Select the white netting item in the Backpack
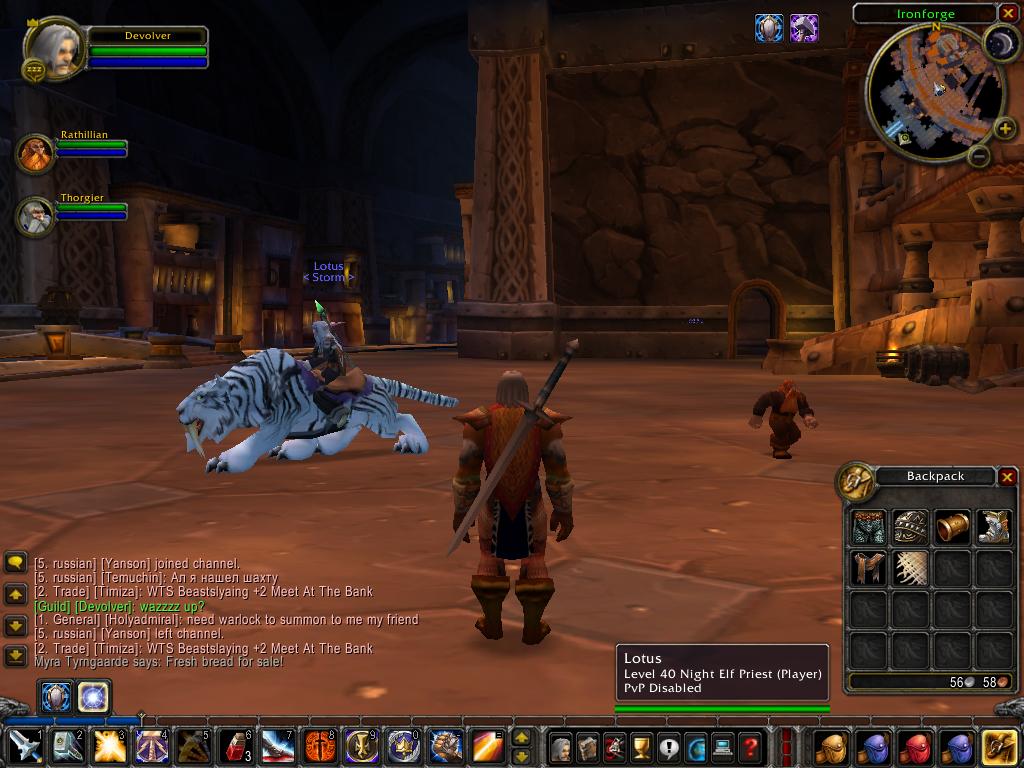This screenshot has width=1024, height=768. [910, 569]
